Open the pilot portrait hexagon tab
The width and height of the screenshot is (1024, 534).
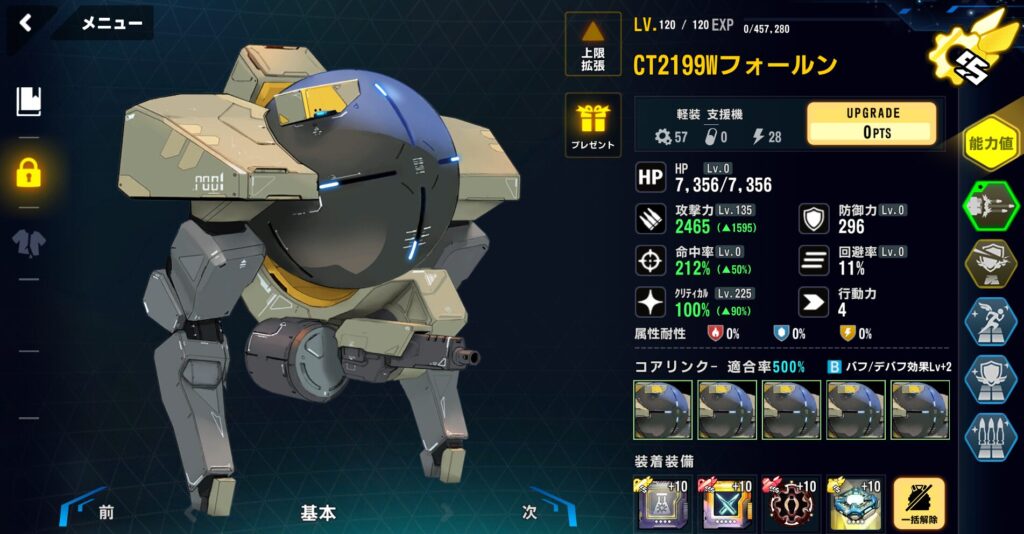(991, 263)
